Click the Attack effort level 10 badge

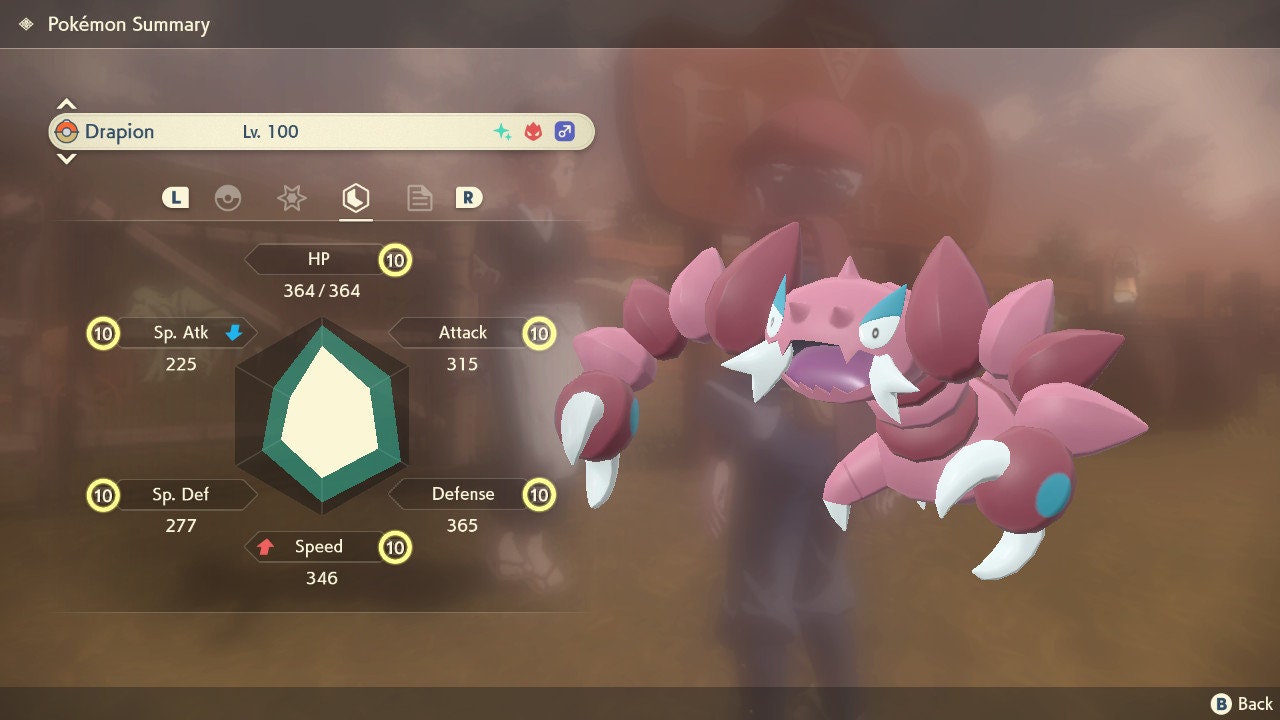point(539,333)
